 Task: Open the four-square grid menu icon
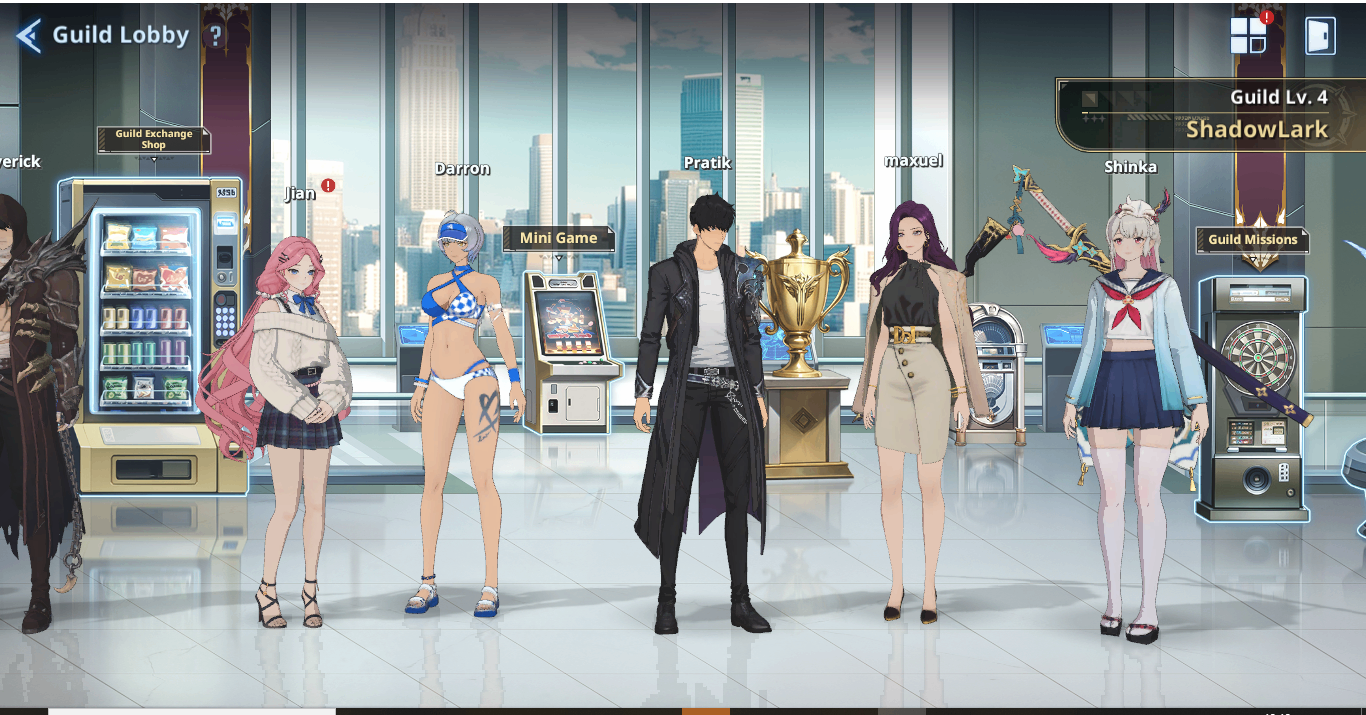[x=1247, y=36]
